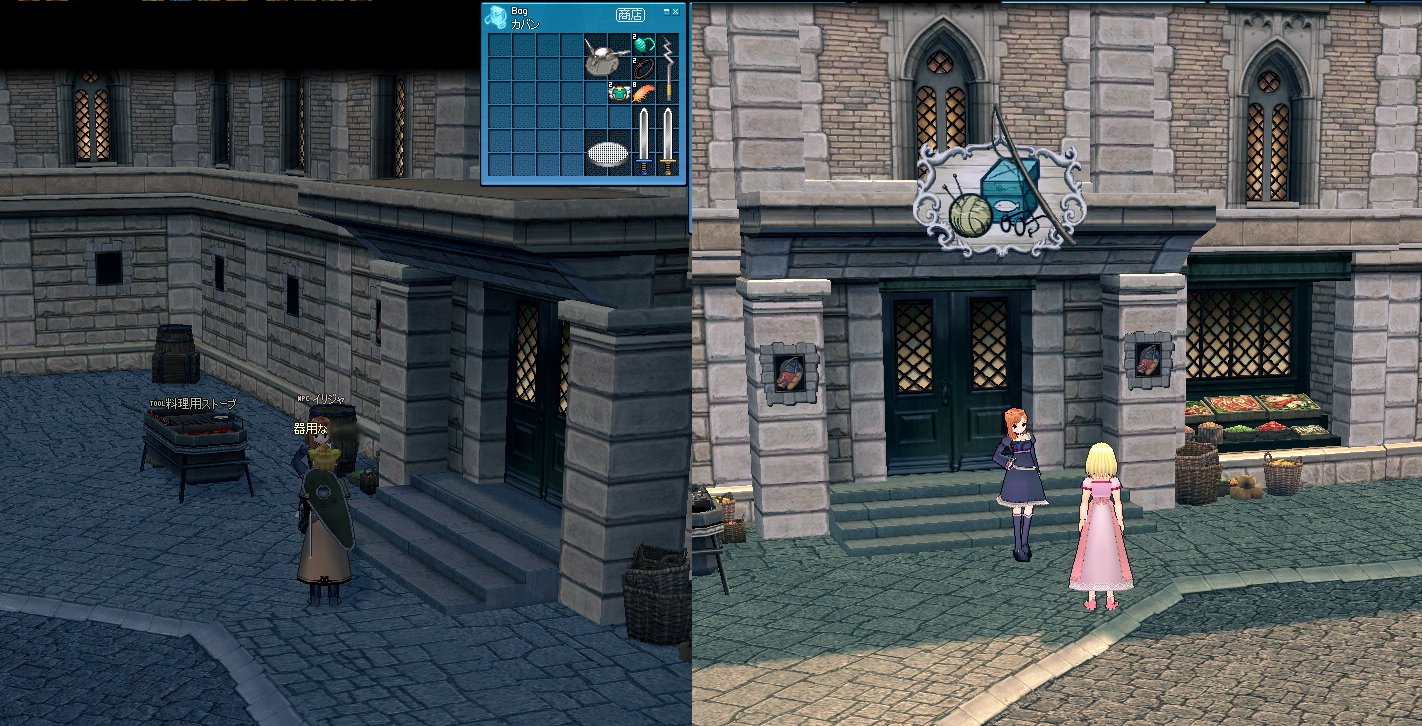Minimize the Bag window

(667, 11)
